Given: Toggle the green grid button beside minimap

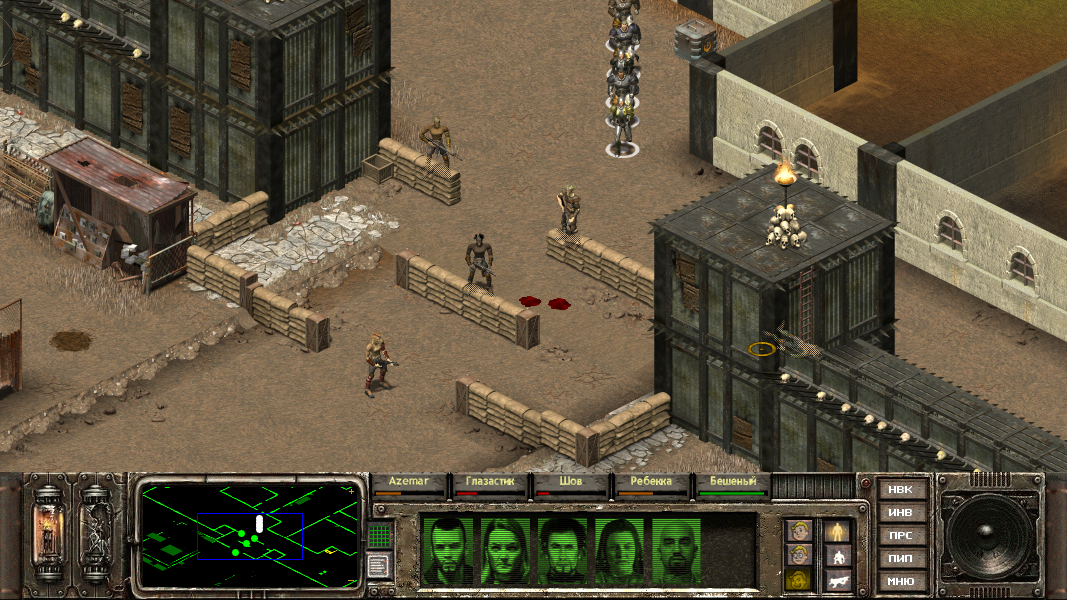Looking at the screenshot, I should [378, 536].
